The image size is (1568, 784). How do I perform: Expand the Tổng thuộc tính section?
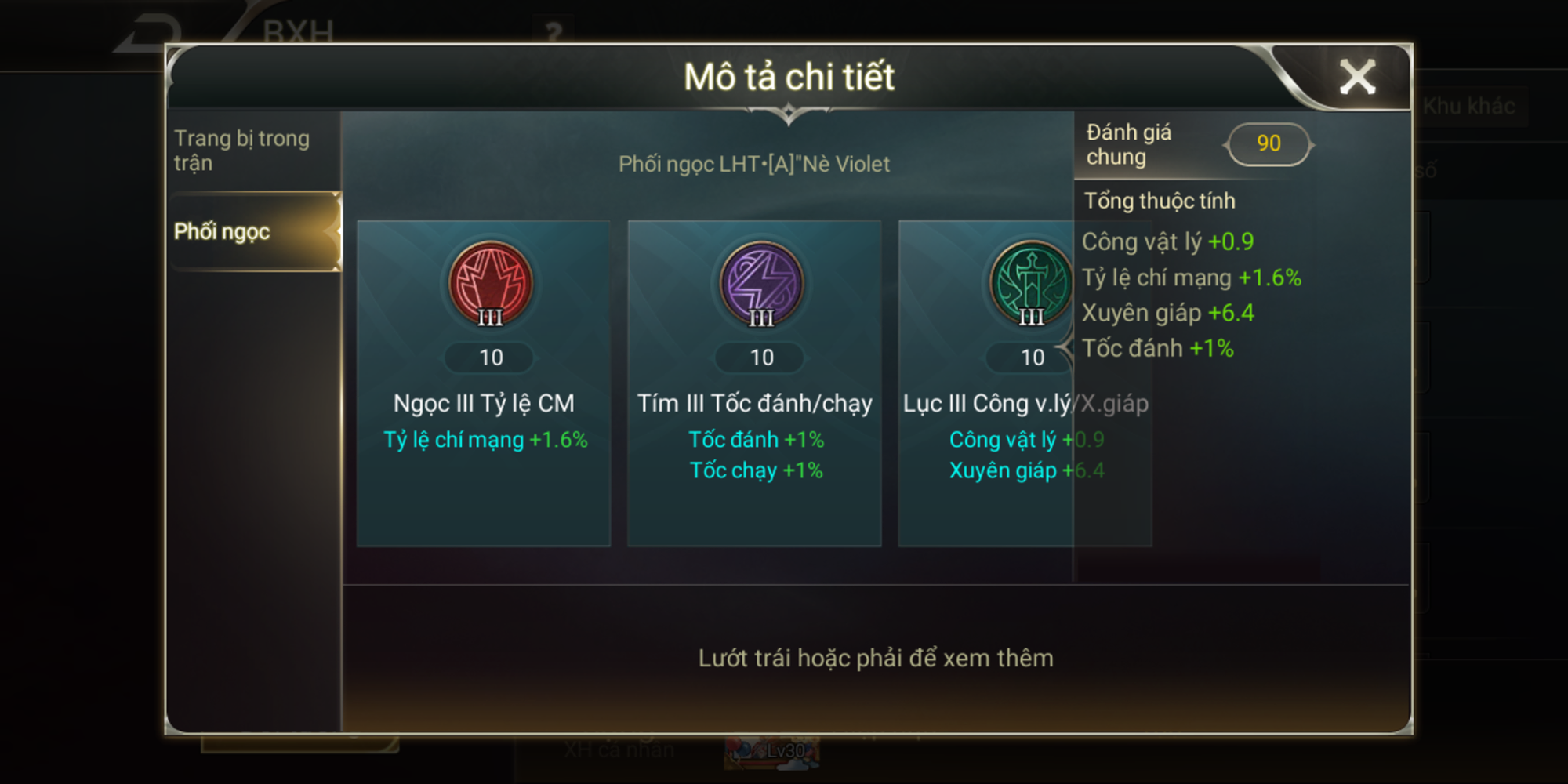click(1159, 201)
